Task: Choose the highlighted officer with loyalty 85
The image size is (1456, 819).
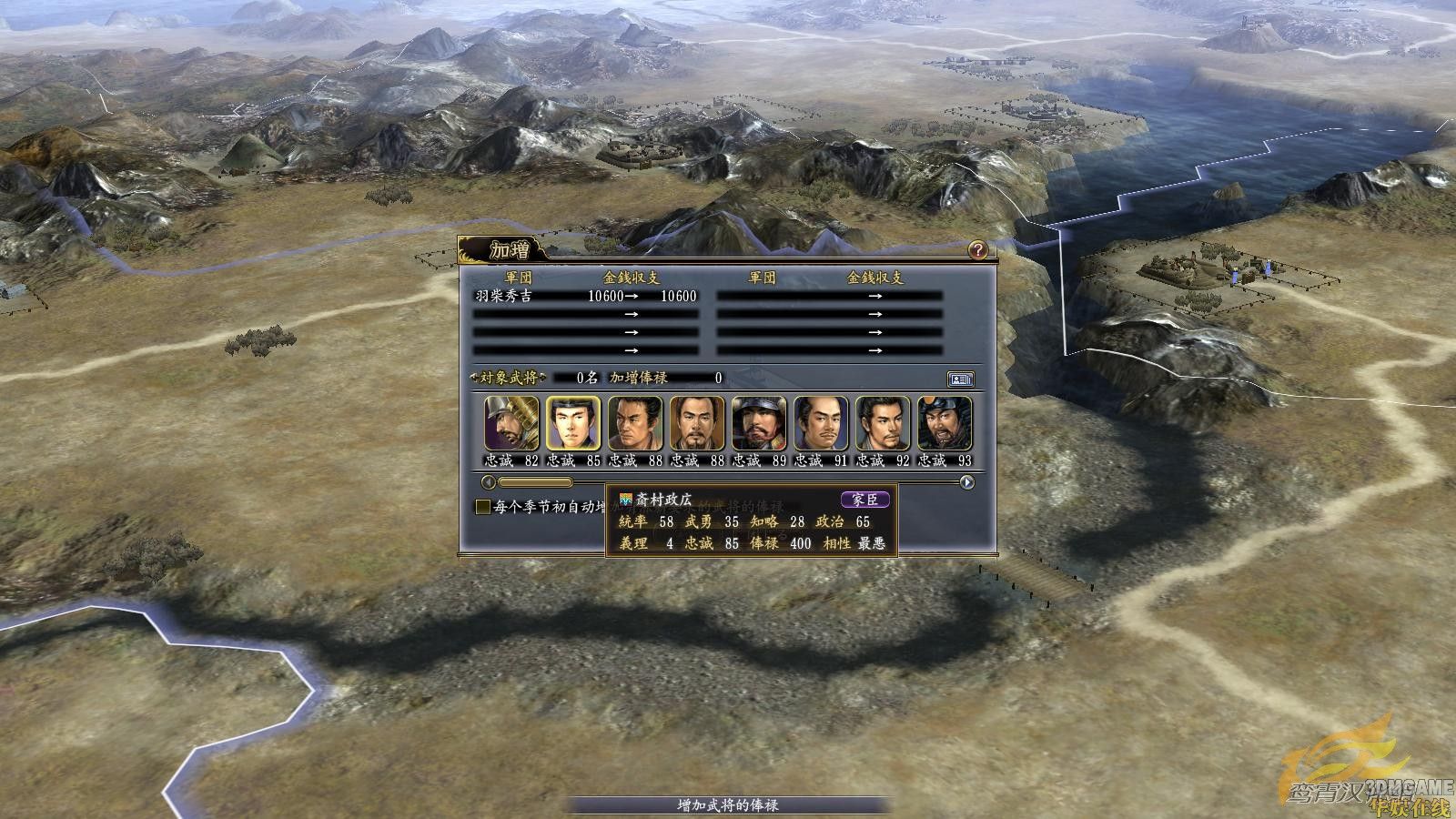Action: 573,423
